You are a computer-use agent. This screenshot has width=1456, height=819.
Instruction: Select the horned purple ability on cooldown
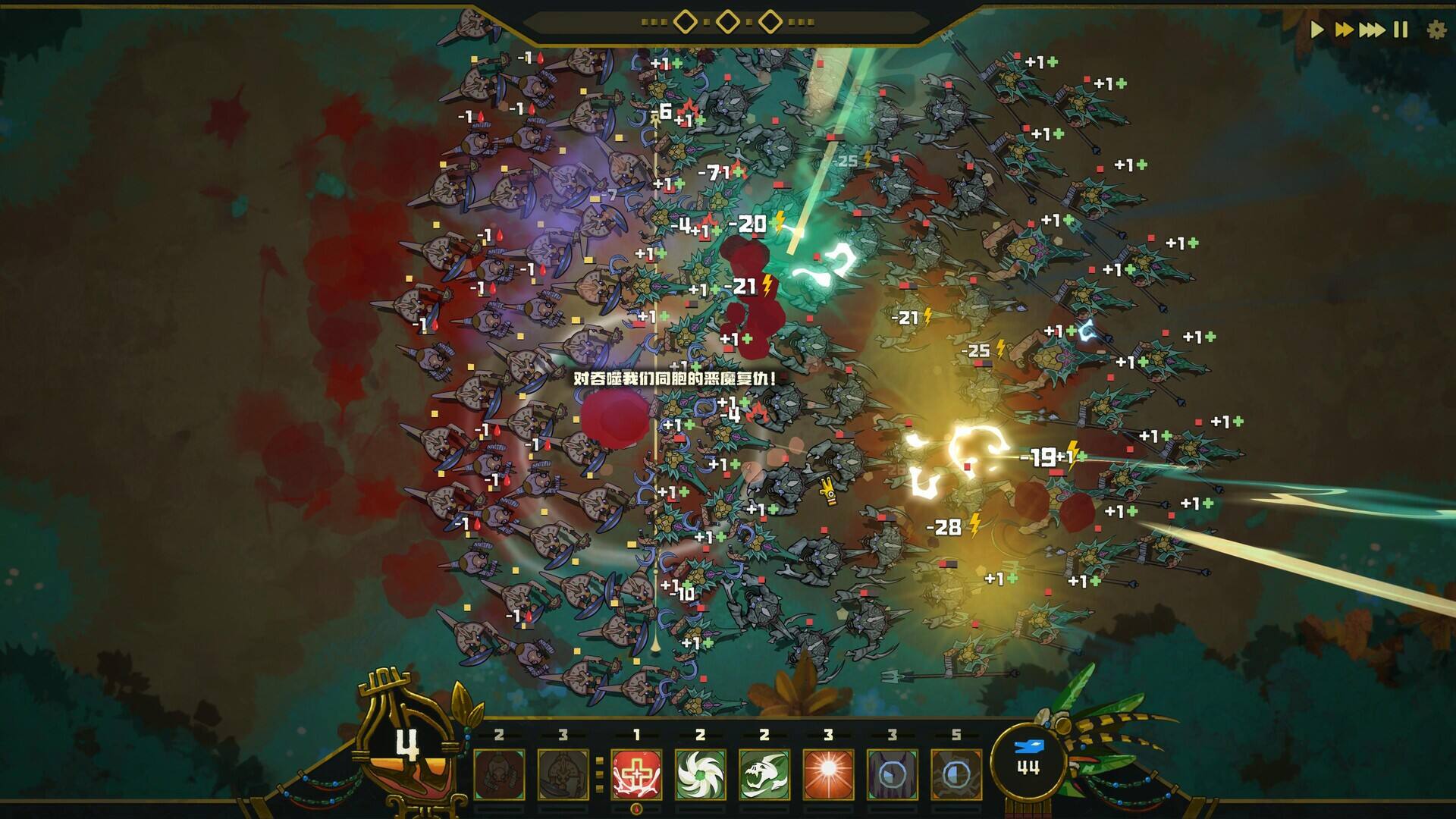(892, 774)
